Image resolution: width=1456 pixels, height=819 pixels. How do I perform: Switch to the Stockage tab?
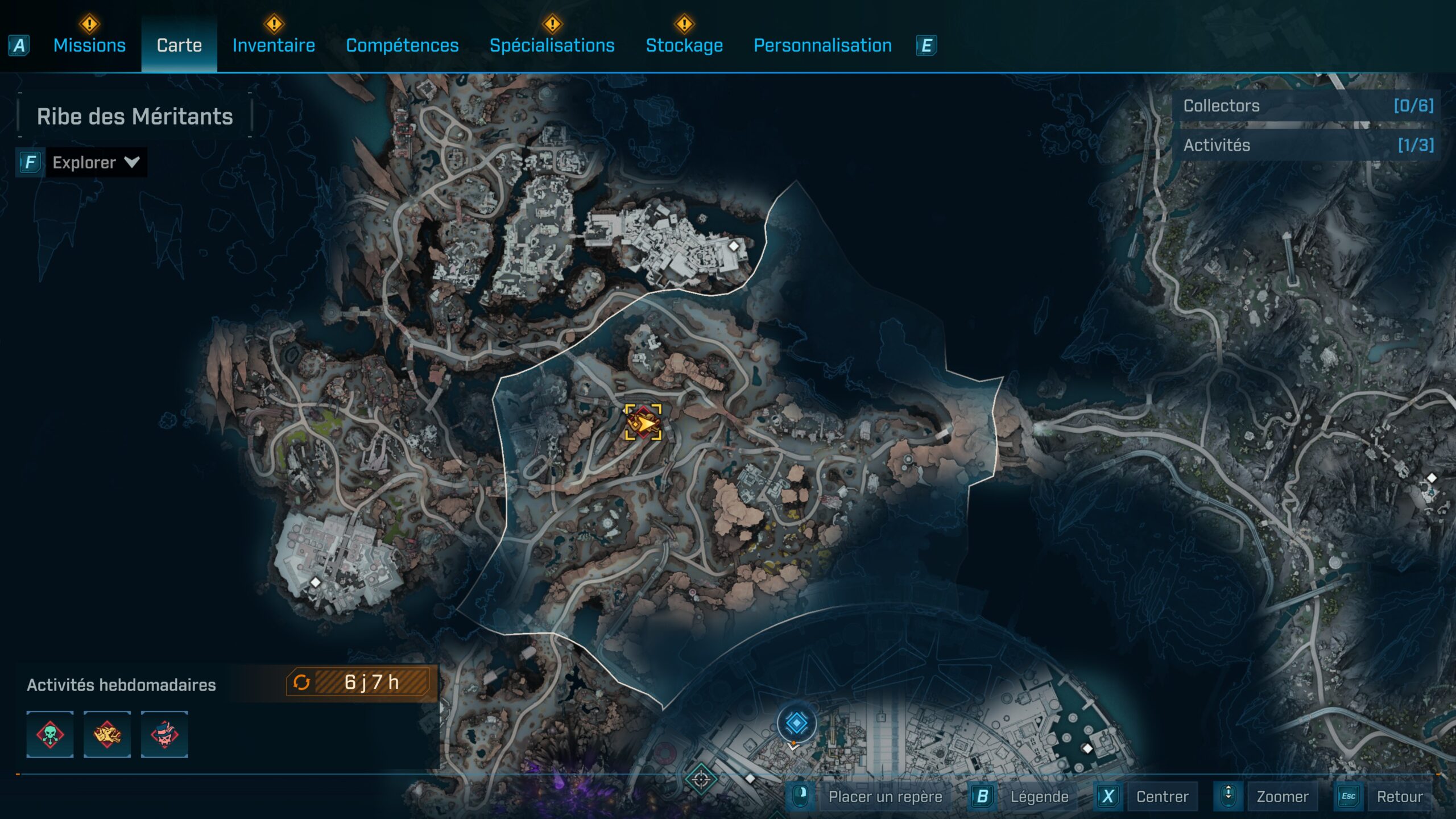pos(684,45)
